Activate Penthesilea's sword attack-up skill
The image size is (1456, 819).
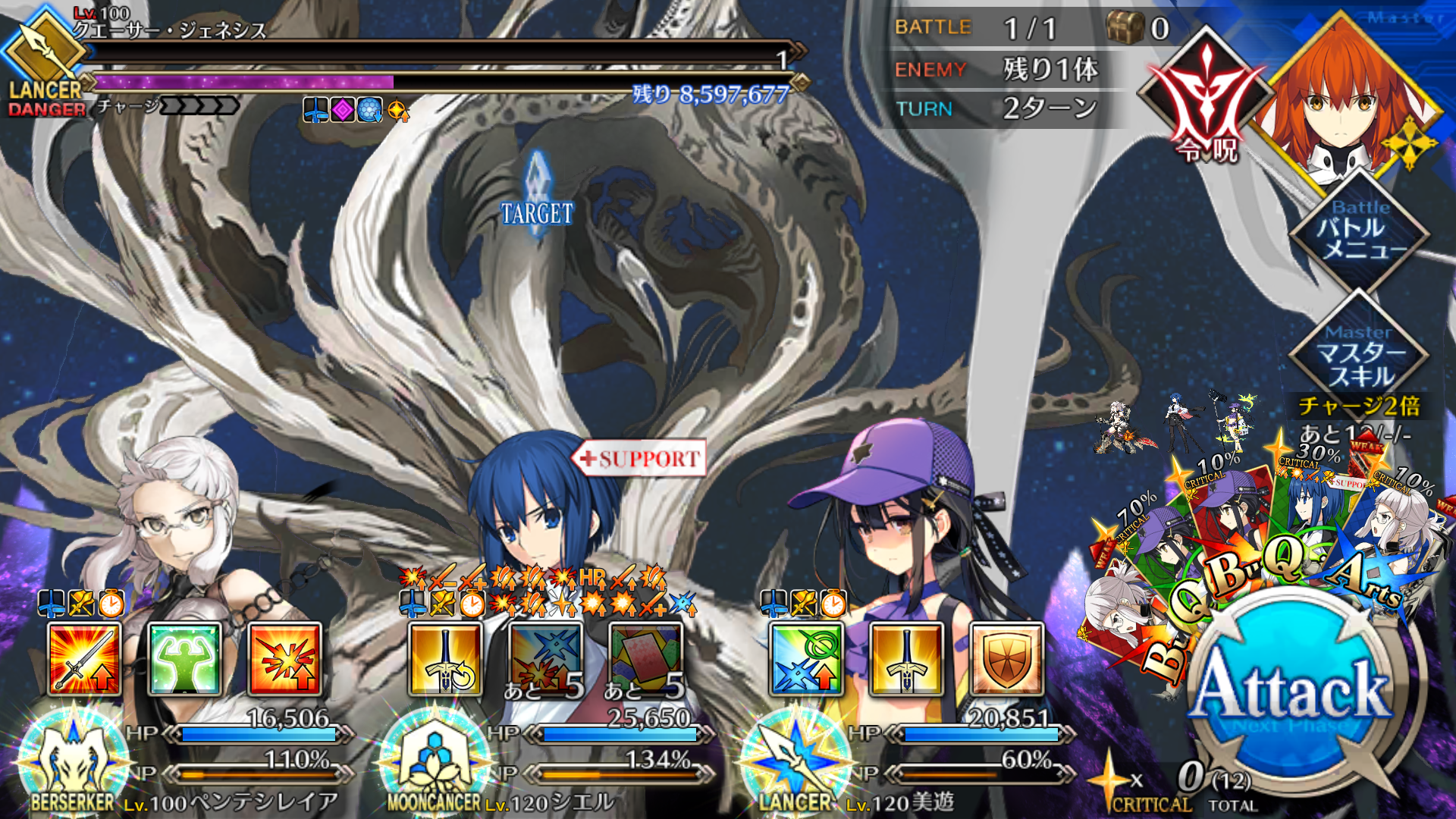click(x=84, y=659)
